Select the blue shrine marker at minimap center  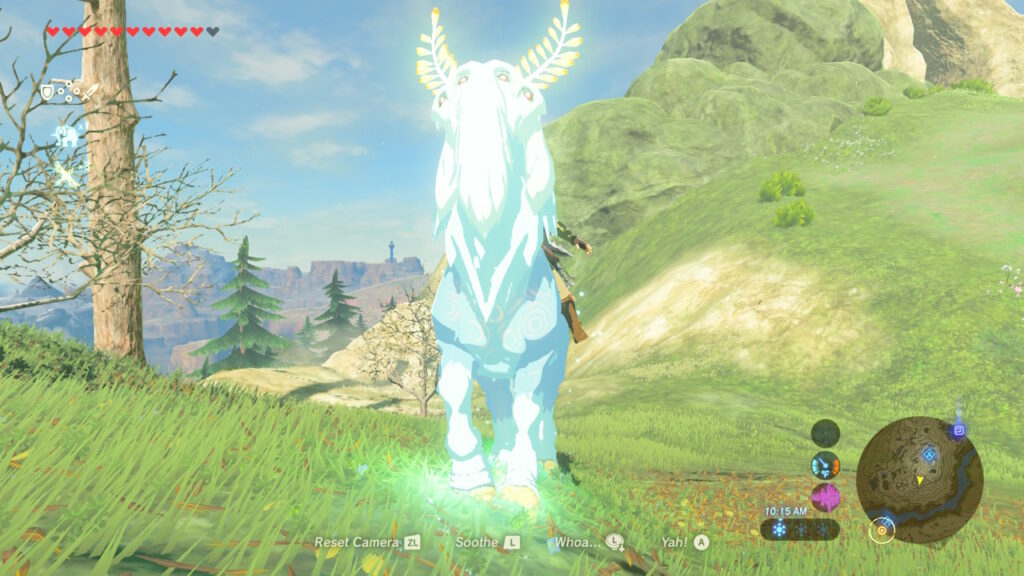tap(930, 456)
